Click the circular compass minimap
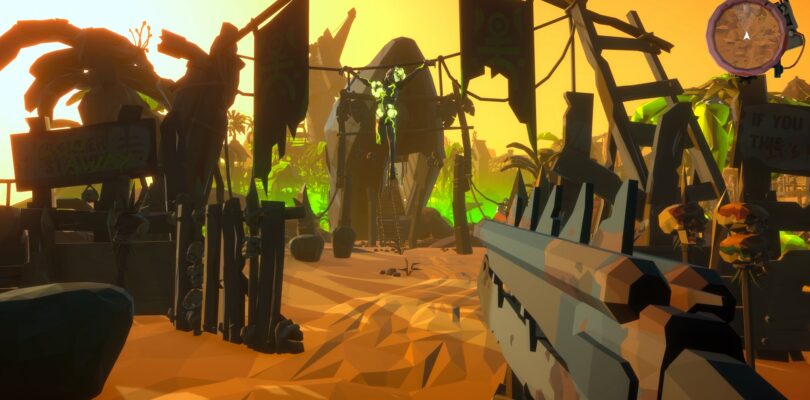Image resolution: width=810 pixels, height=400 pixels. [x=747, y=37]
